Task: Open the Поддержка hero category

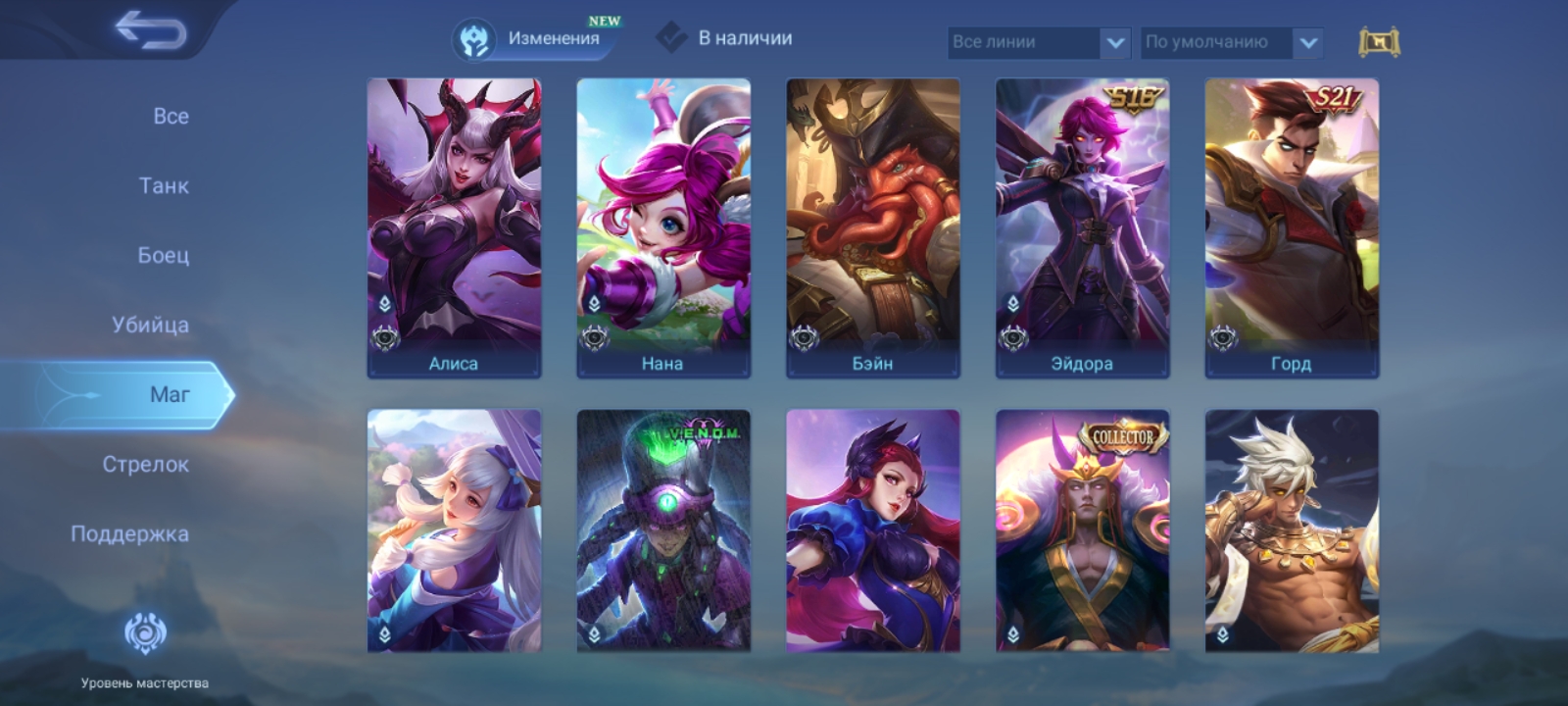Action: [x=129, y=533]
